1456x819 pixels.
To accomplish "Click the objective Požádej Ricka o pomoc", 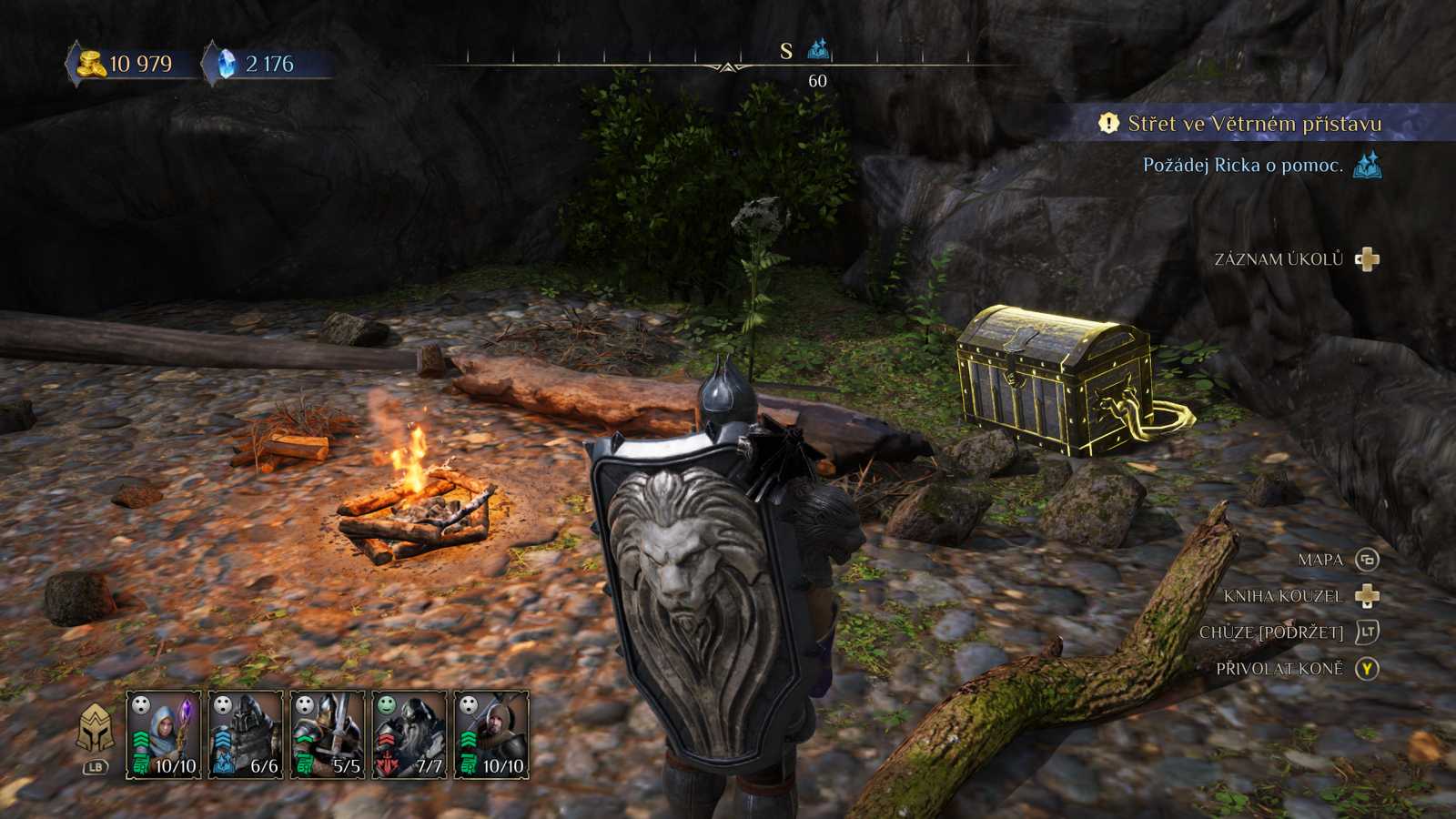I will click(1242, 166).
